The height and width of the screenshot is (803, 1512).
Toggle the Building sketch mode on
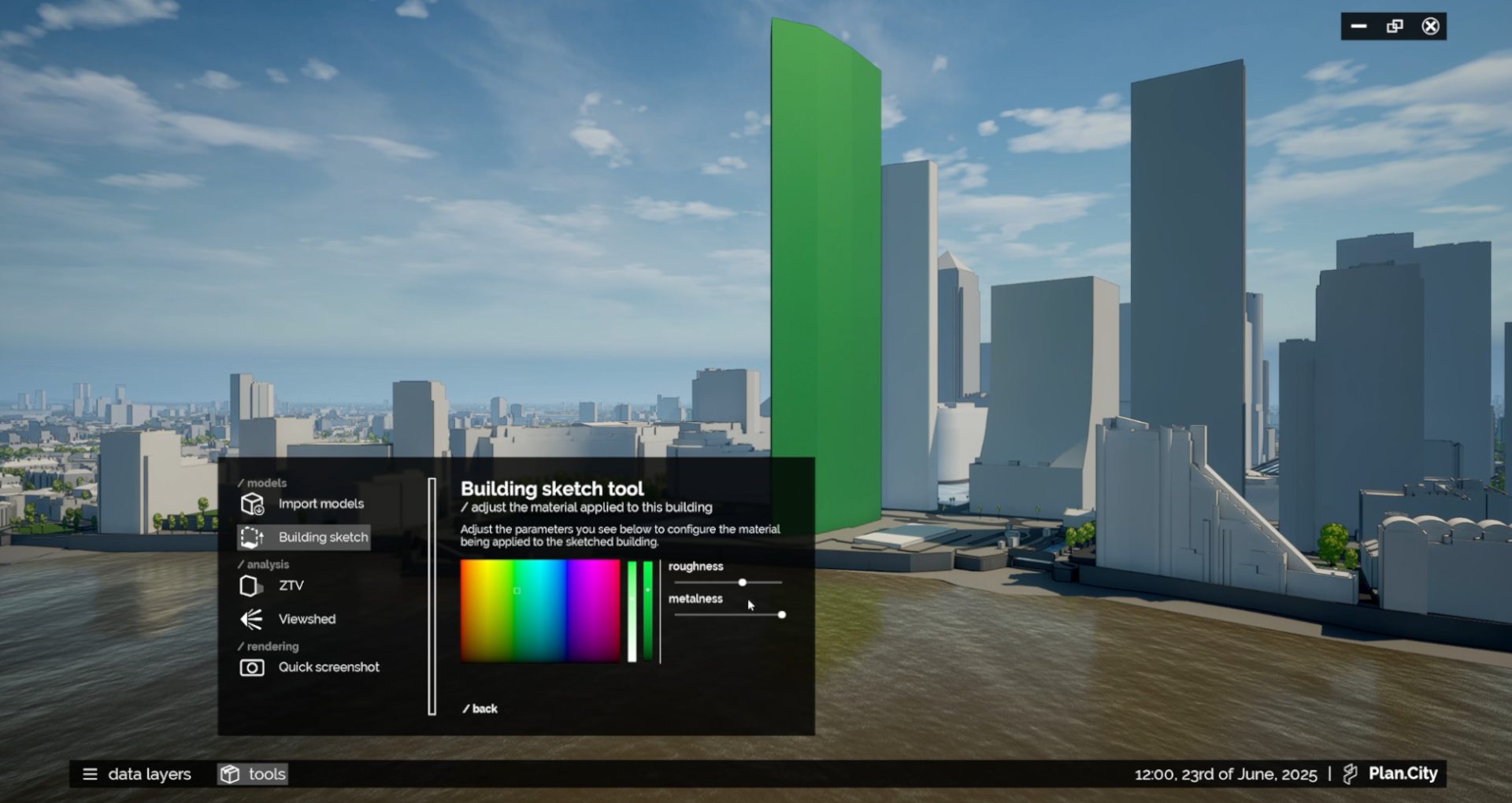click(x=323, y=537)
